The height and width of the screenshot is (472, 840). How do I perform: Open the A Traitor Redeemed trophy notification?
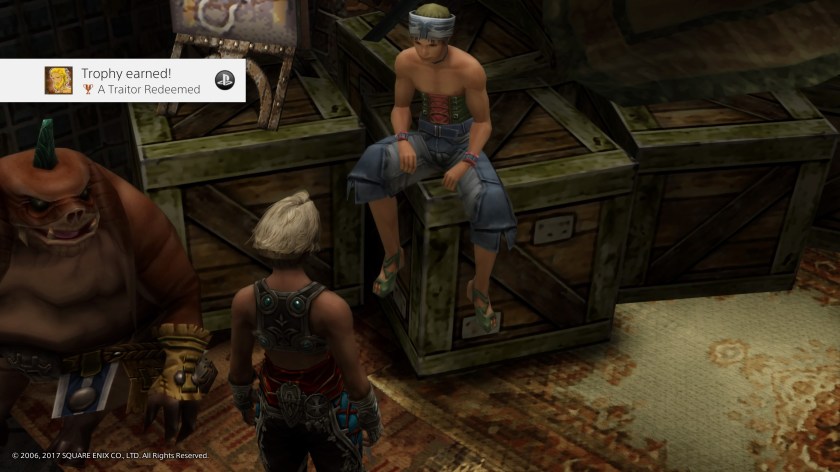tap(140, 81)
